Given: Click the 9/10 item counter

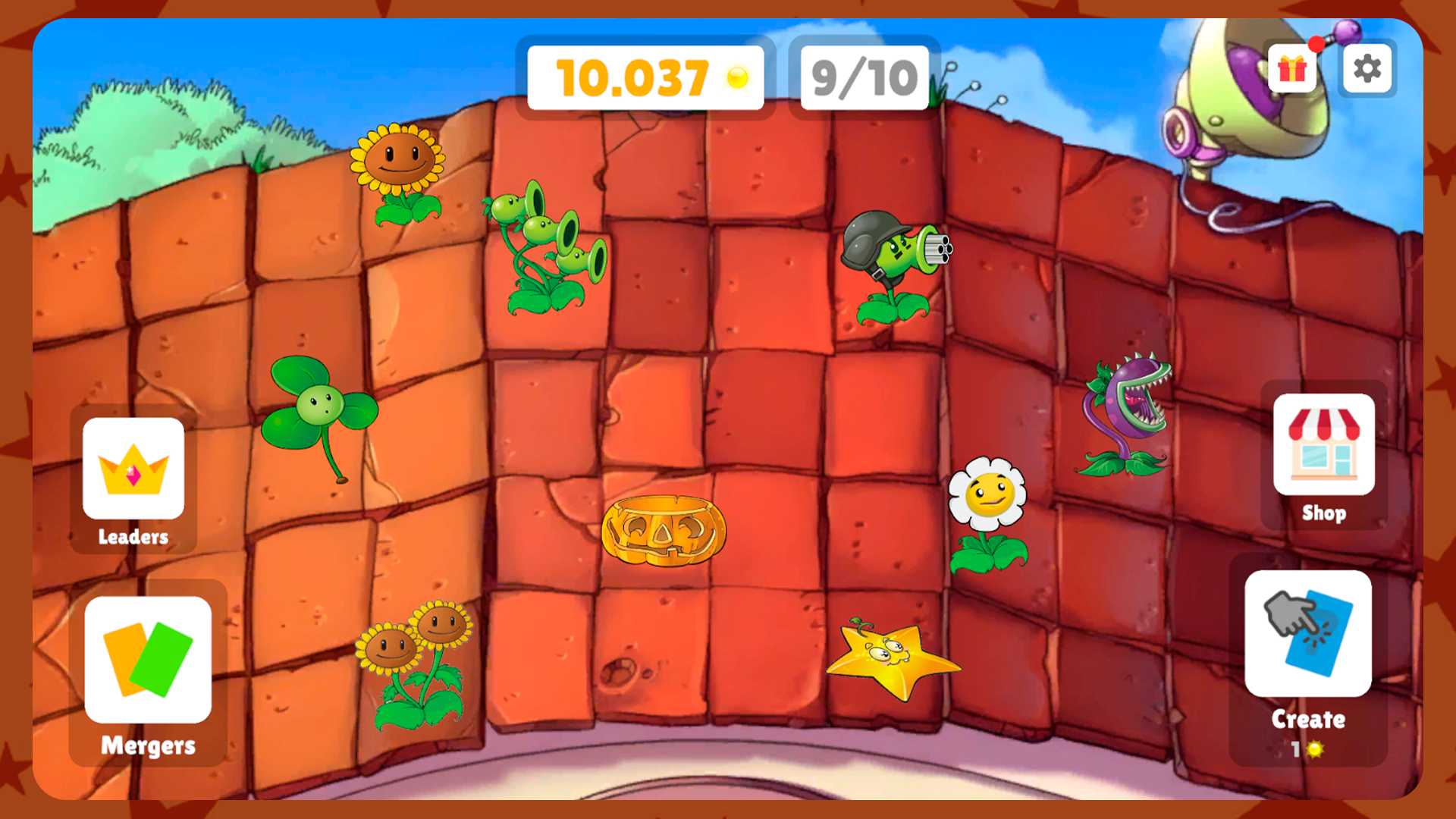Looking at the screenshot, I should (x=864, y=76).
